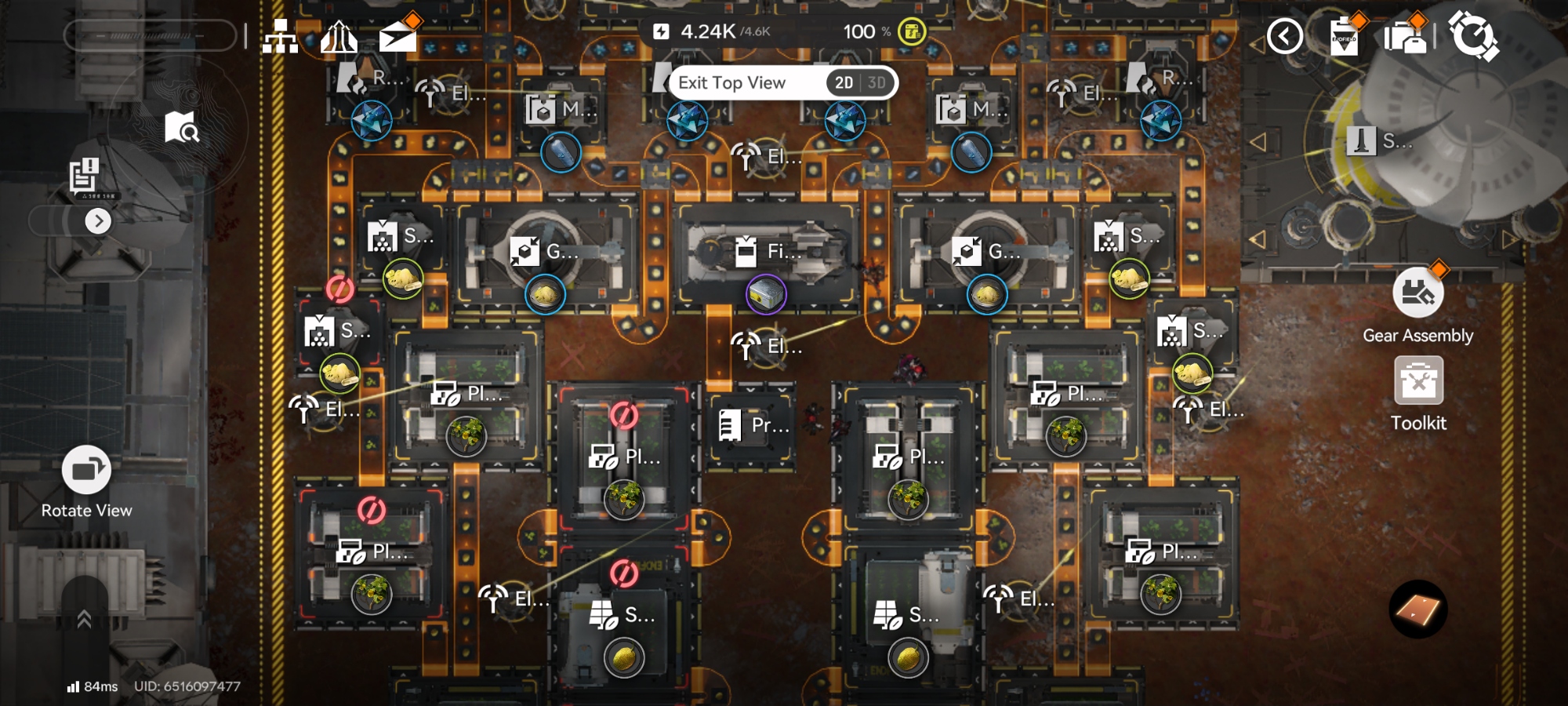Viewport: 1568px width, 706px height.
Task: Click the Rotate View button
Action: [x=86, y=470]
